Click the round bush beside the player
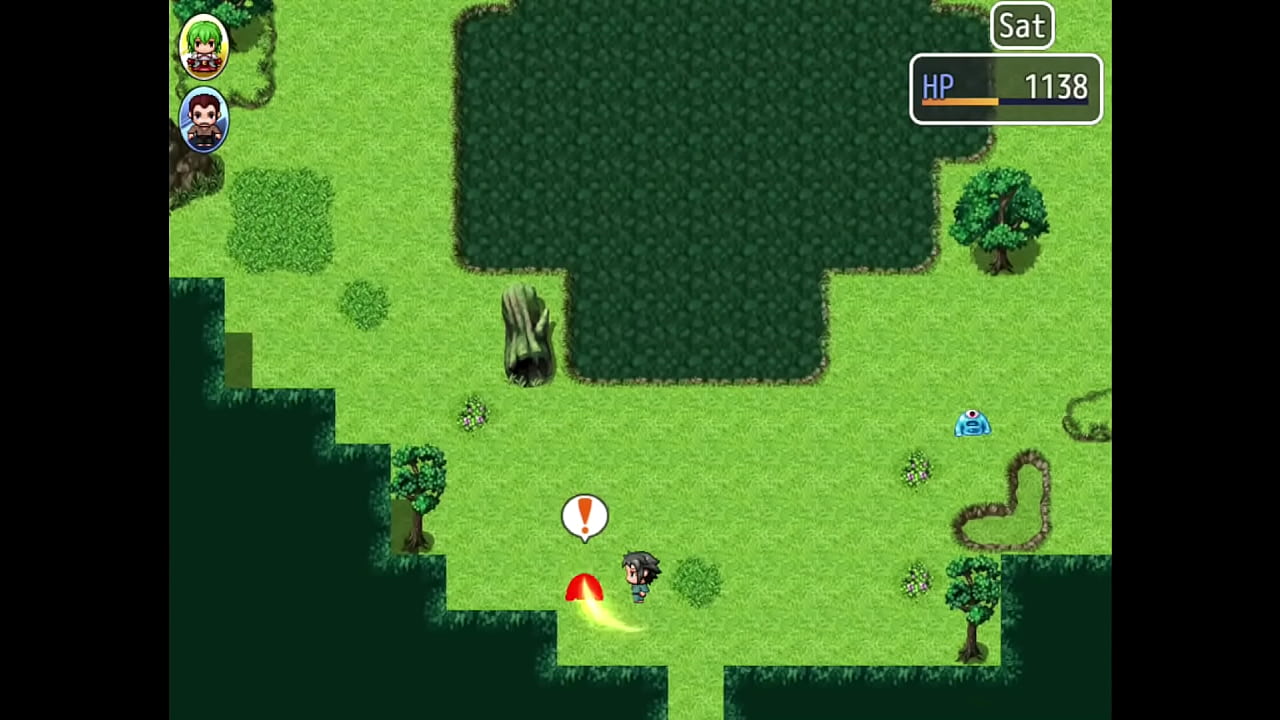Screen dimensions: 1280x720 (x=700, y=582)
